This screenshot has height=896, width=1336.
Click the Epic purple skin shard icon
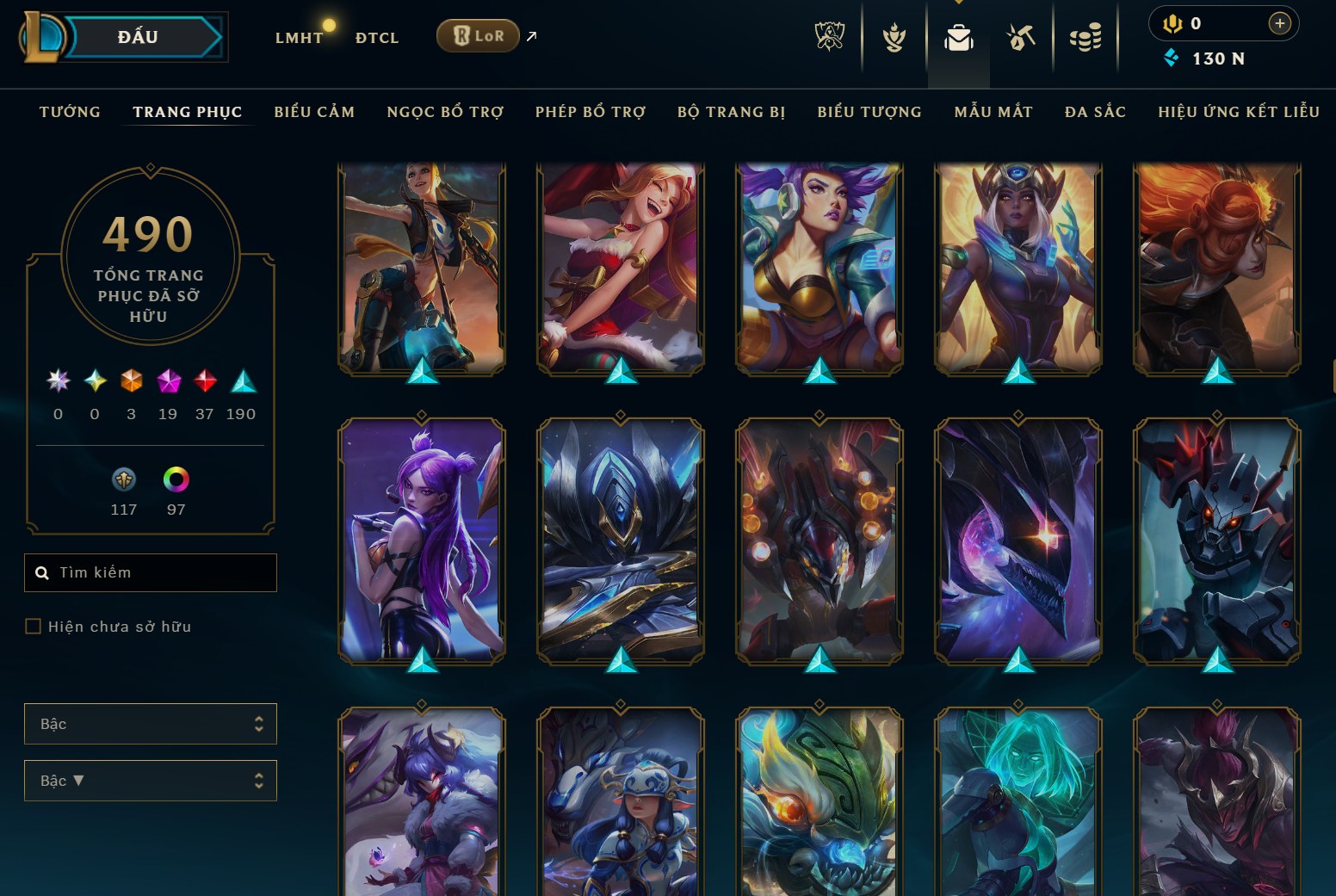tap(168, 381)
